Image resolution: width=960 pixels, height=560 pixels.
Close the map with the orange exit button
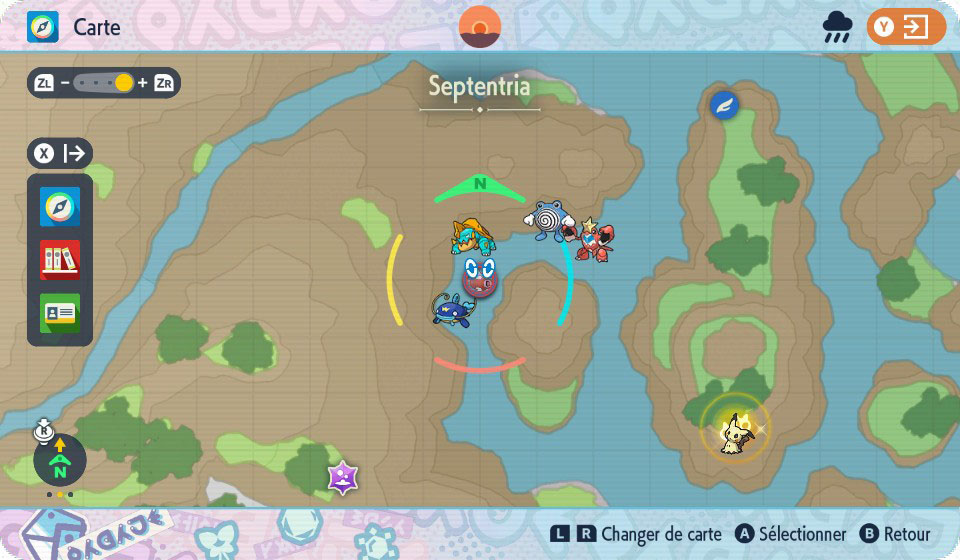[906, 27]
